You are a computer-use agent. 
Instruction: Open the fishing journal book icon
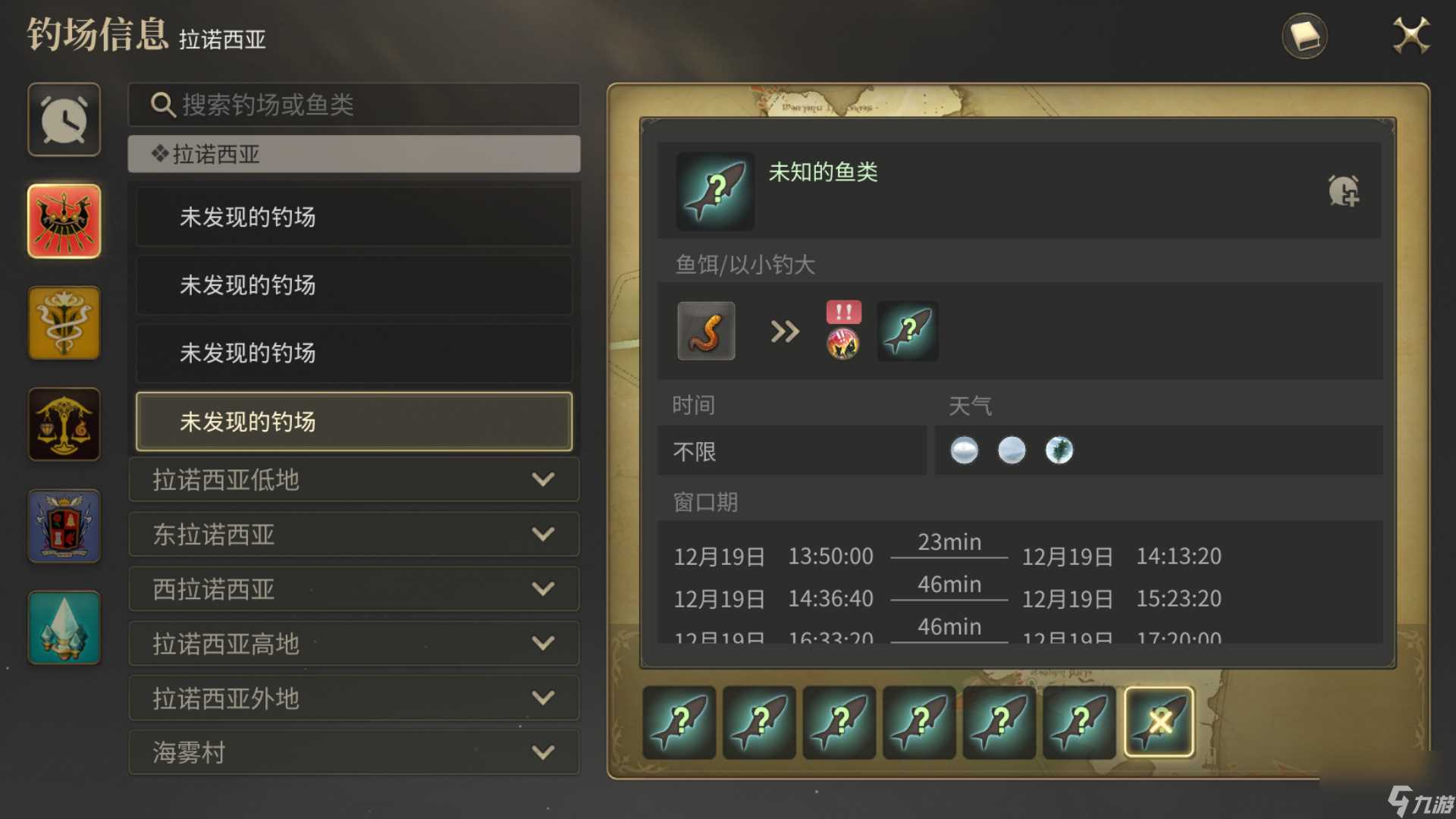pos(1305,35)
